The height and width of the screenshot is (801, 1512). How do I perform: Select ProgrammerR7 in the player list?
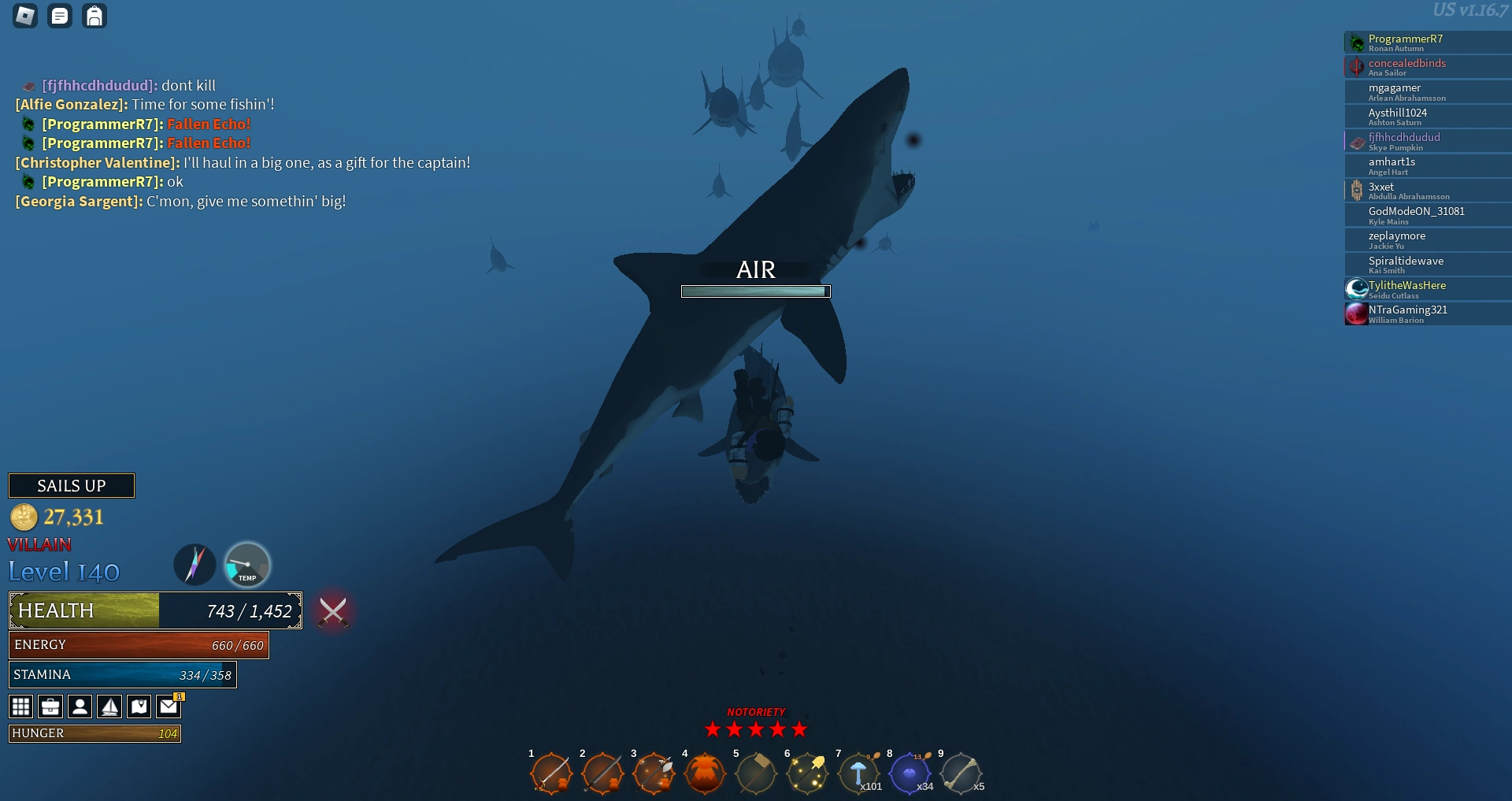1427,43
